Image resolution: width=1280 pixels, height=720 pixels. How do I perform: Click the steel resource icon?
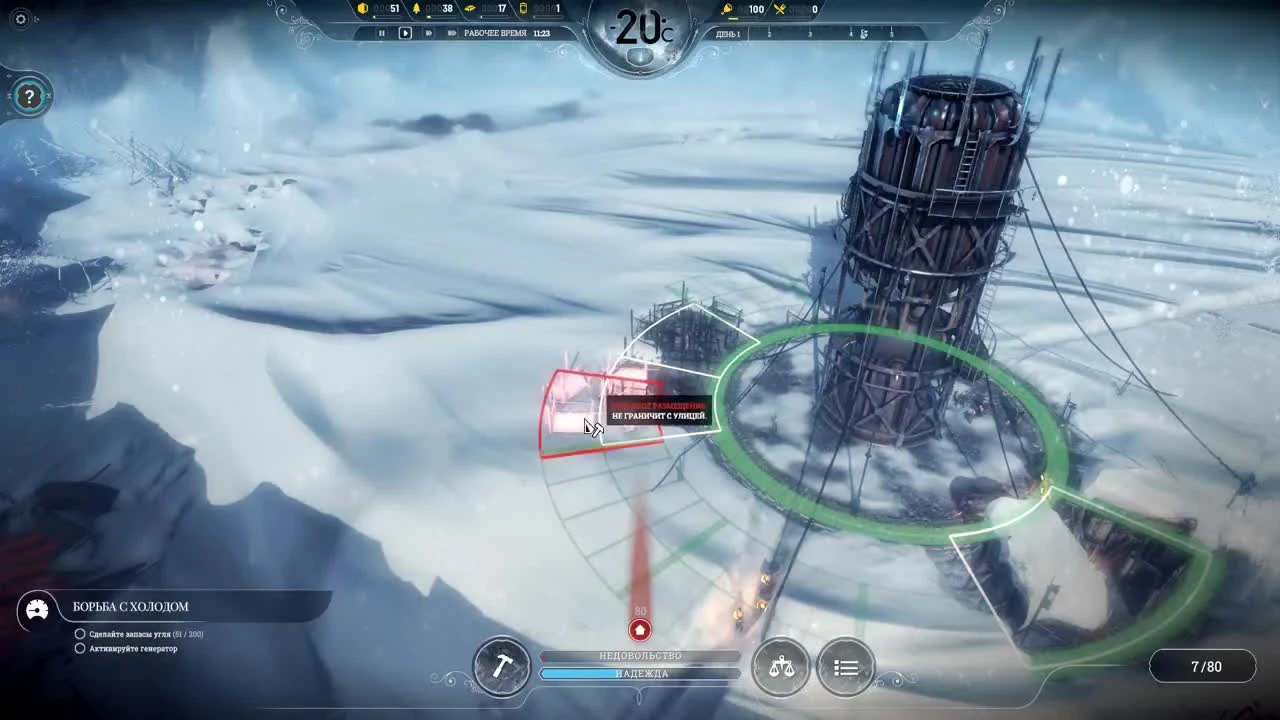470,9
